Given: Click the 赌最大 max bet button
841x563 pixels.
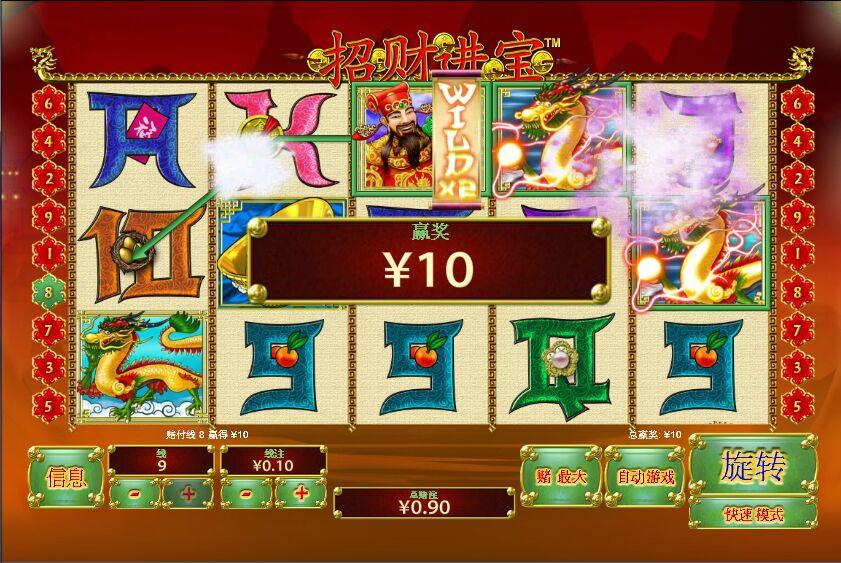Looking at the screenshot, I should click(559, 476).
